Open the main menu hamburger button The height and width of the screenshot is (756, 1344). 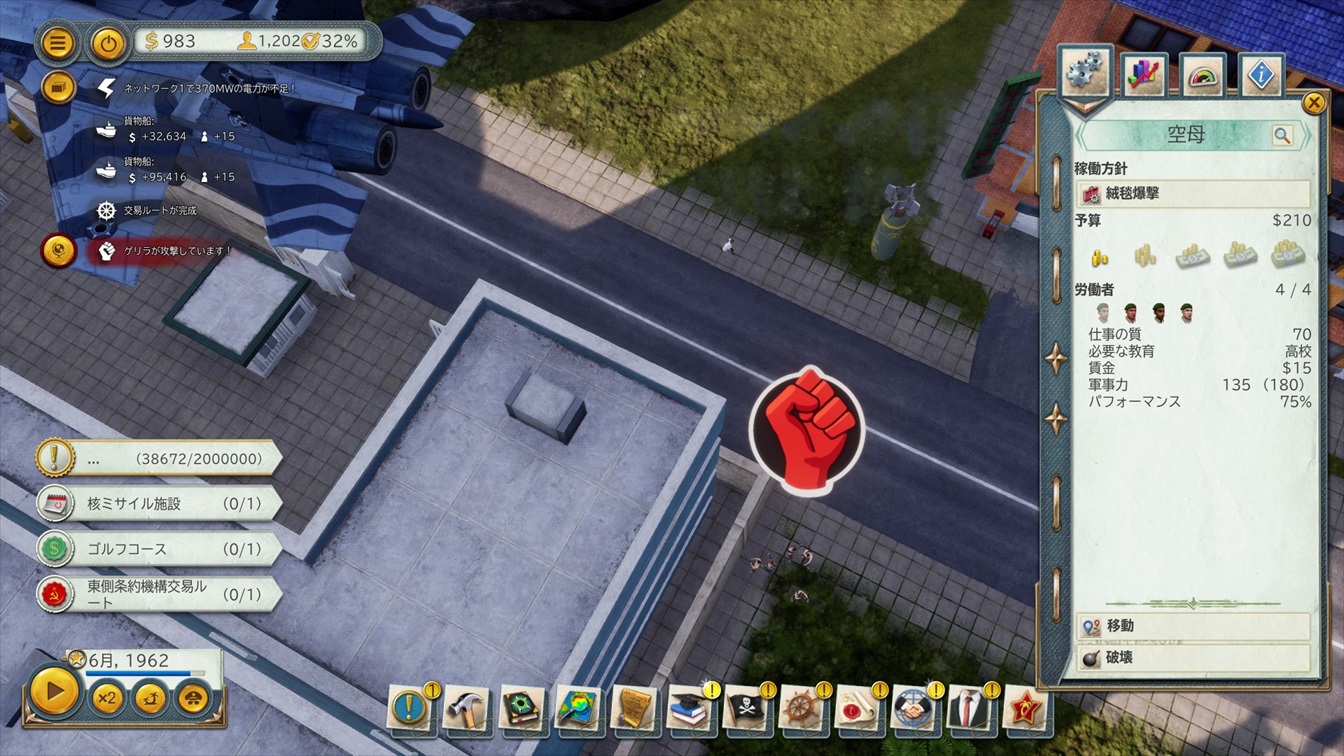pyautogui.click(x=59, y=42)
